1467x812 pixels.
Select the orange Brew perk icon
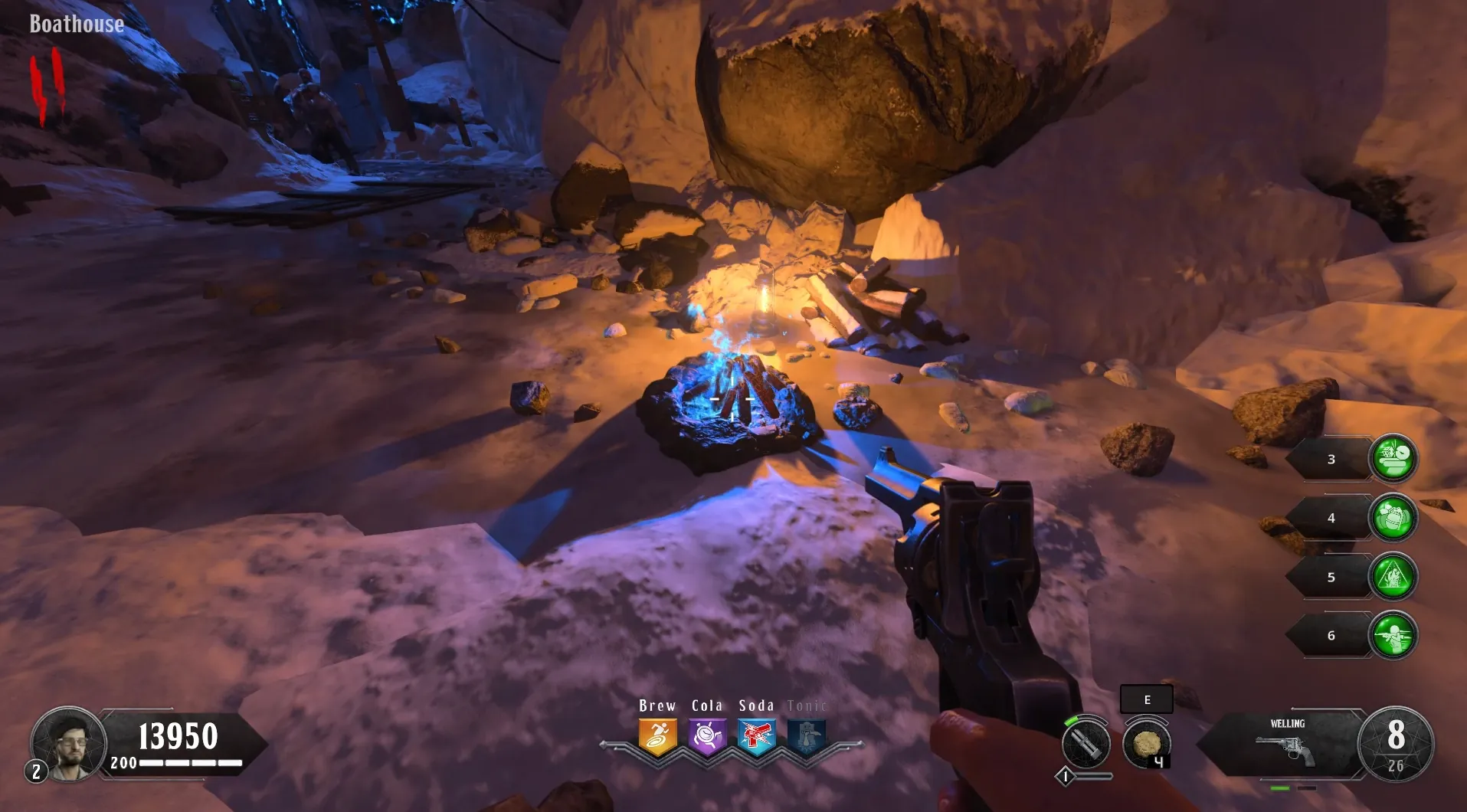[x=657, y=737]
